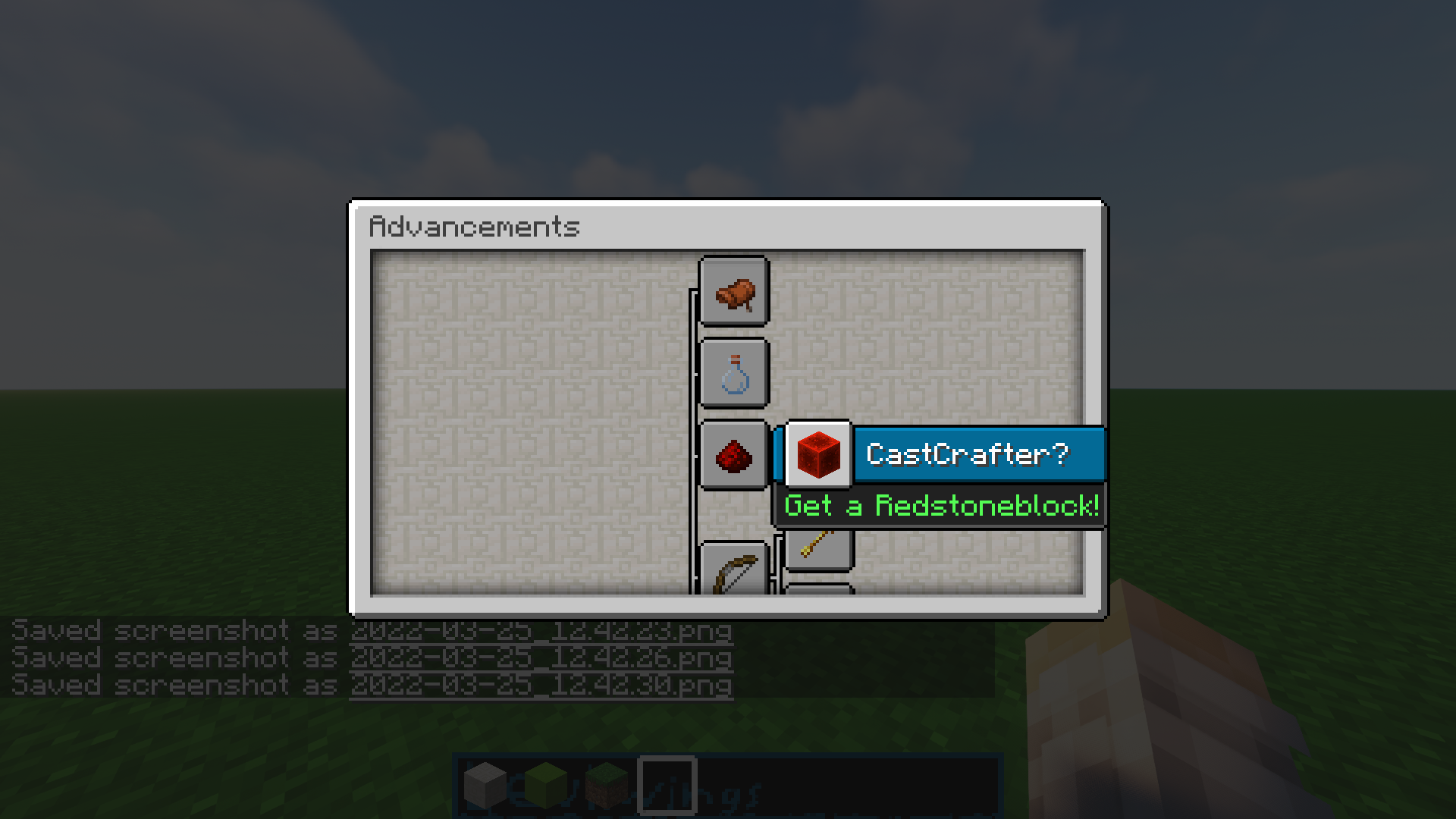Click the glass bottle advancement icon
The image size is (1456, 819).
pos(733,374)
